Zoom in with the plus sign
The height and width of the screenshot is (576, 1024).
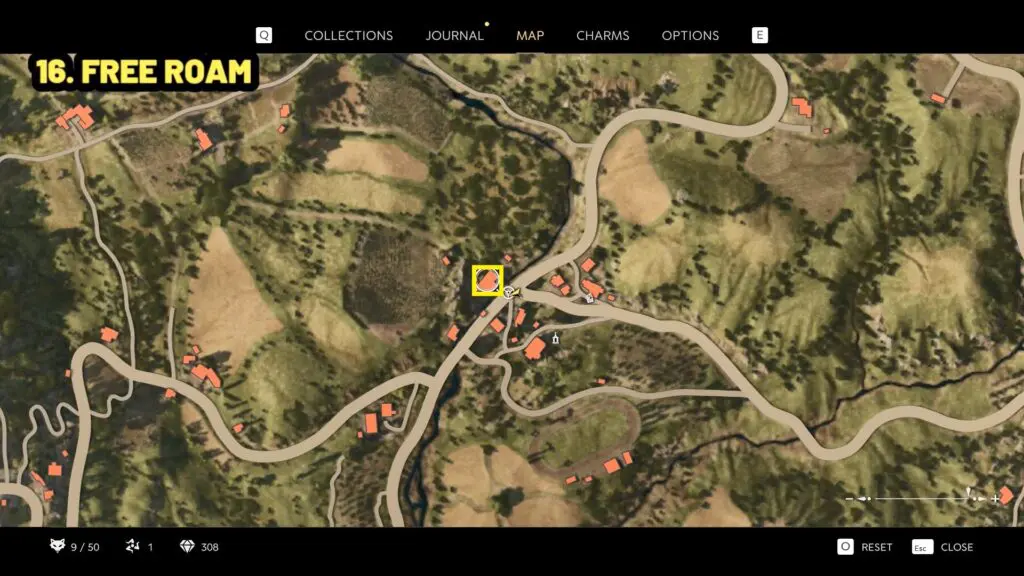click(x=997, y=498)
